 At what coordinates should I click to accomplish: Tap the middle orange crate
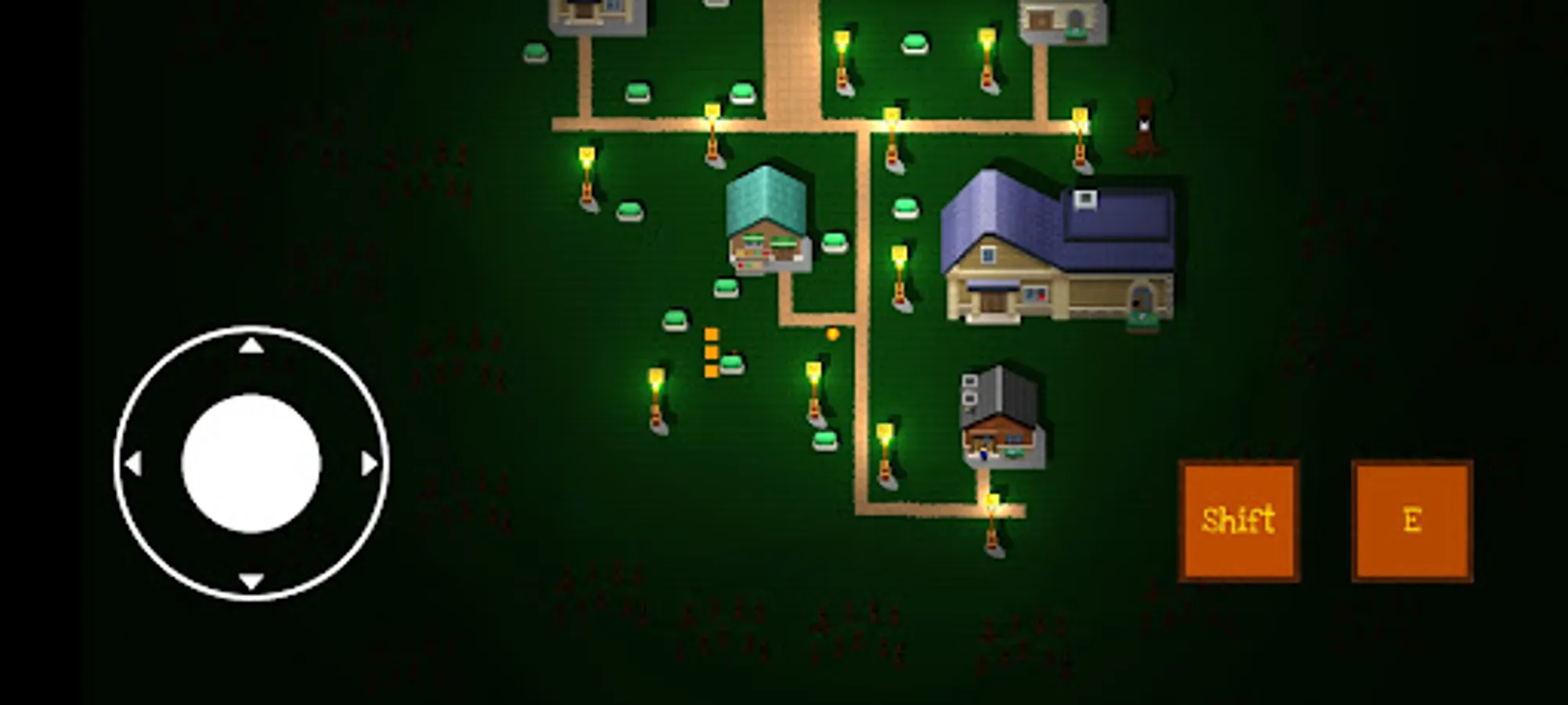pos(711,352)
